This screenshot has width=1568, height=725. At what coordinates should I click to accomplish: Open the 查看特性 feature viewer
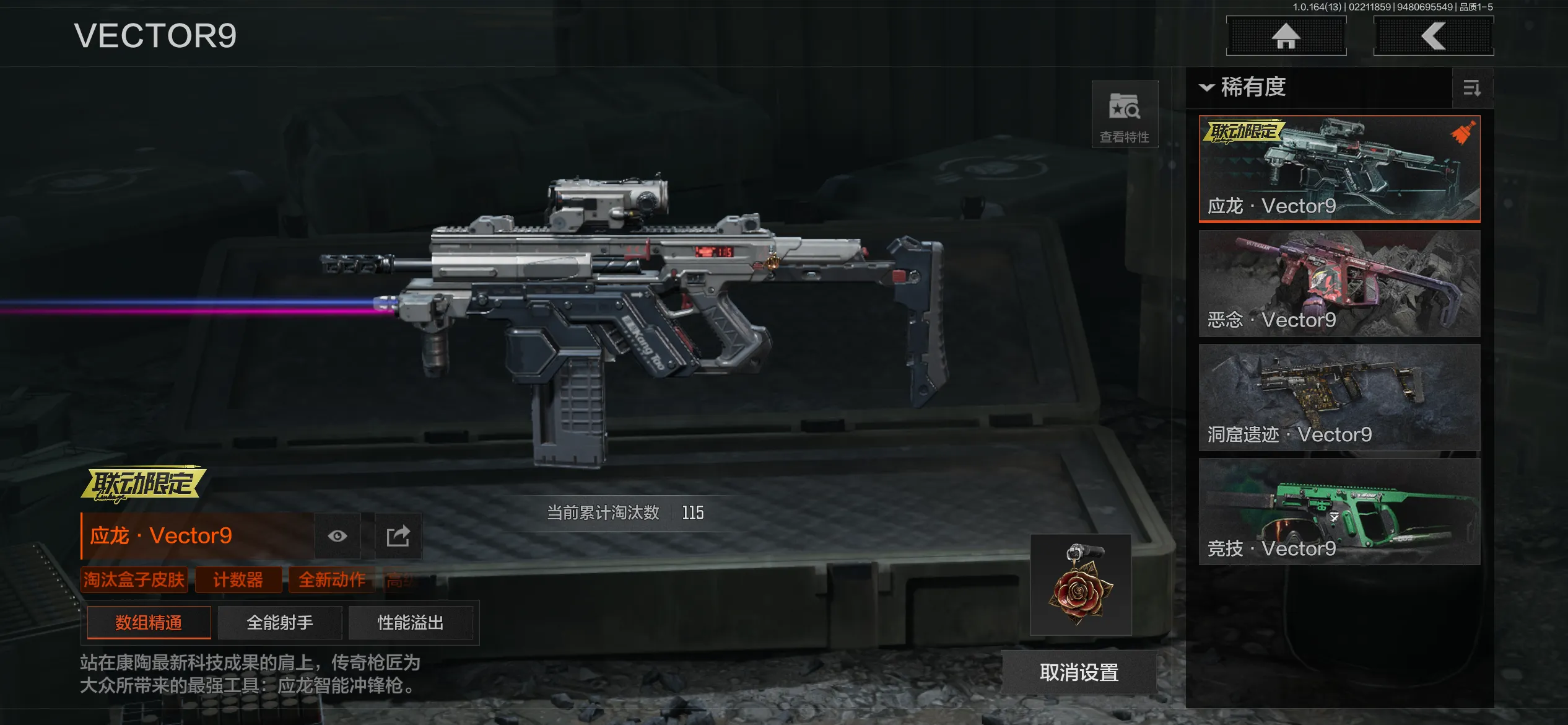point(1124,115)
